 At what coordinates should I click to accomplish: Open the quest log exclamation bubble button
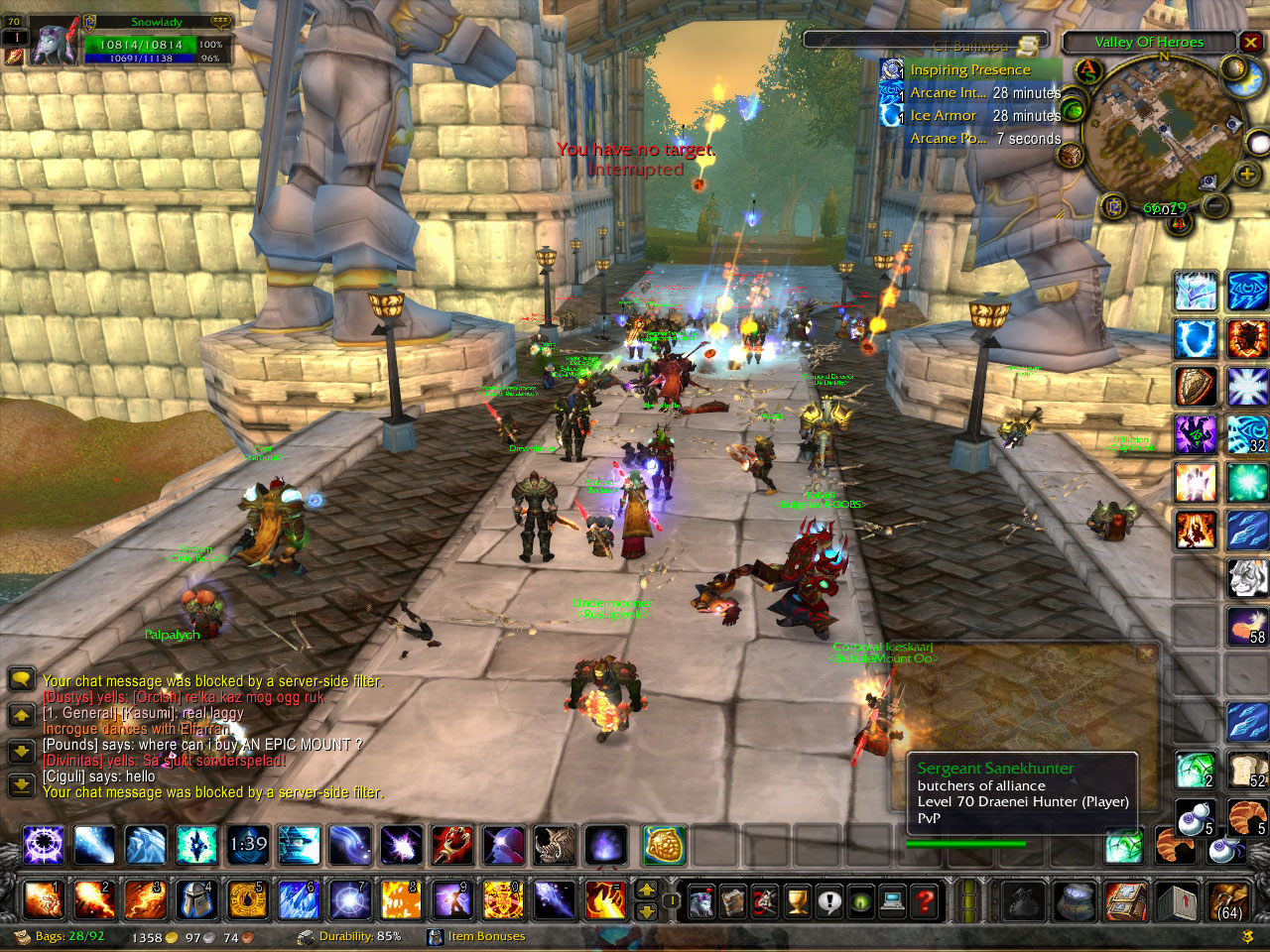829,901
